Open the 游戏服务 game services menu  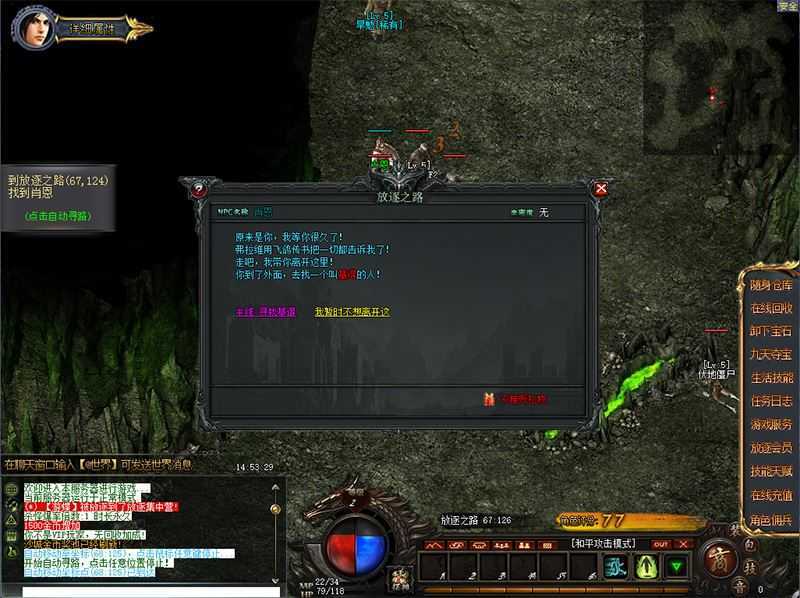tap(771, 424)
